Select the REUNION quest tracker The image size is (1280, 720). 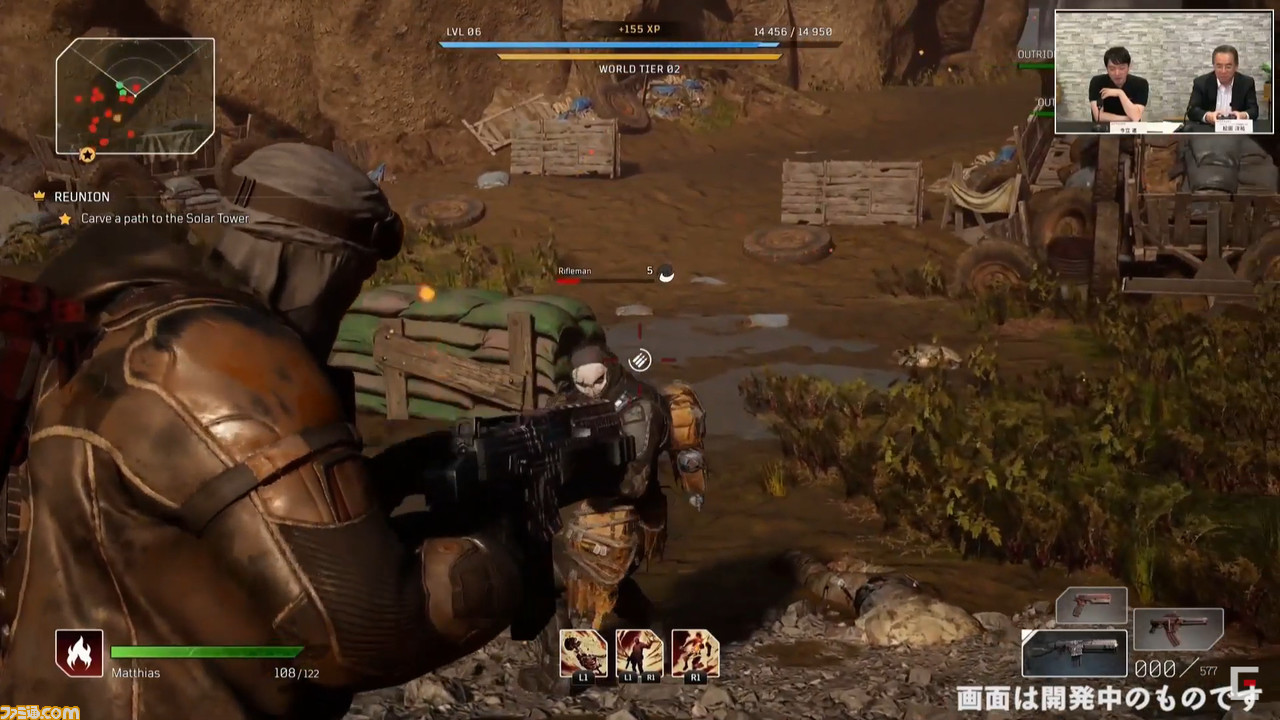(82, 197)
